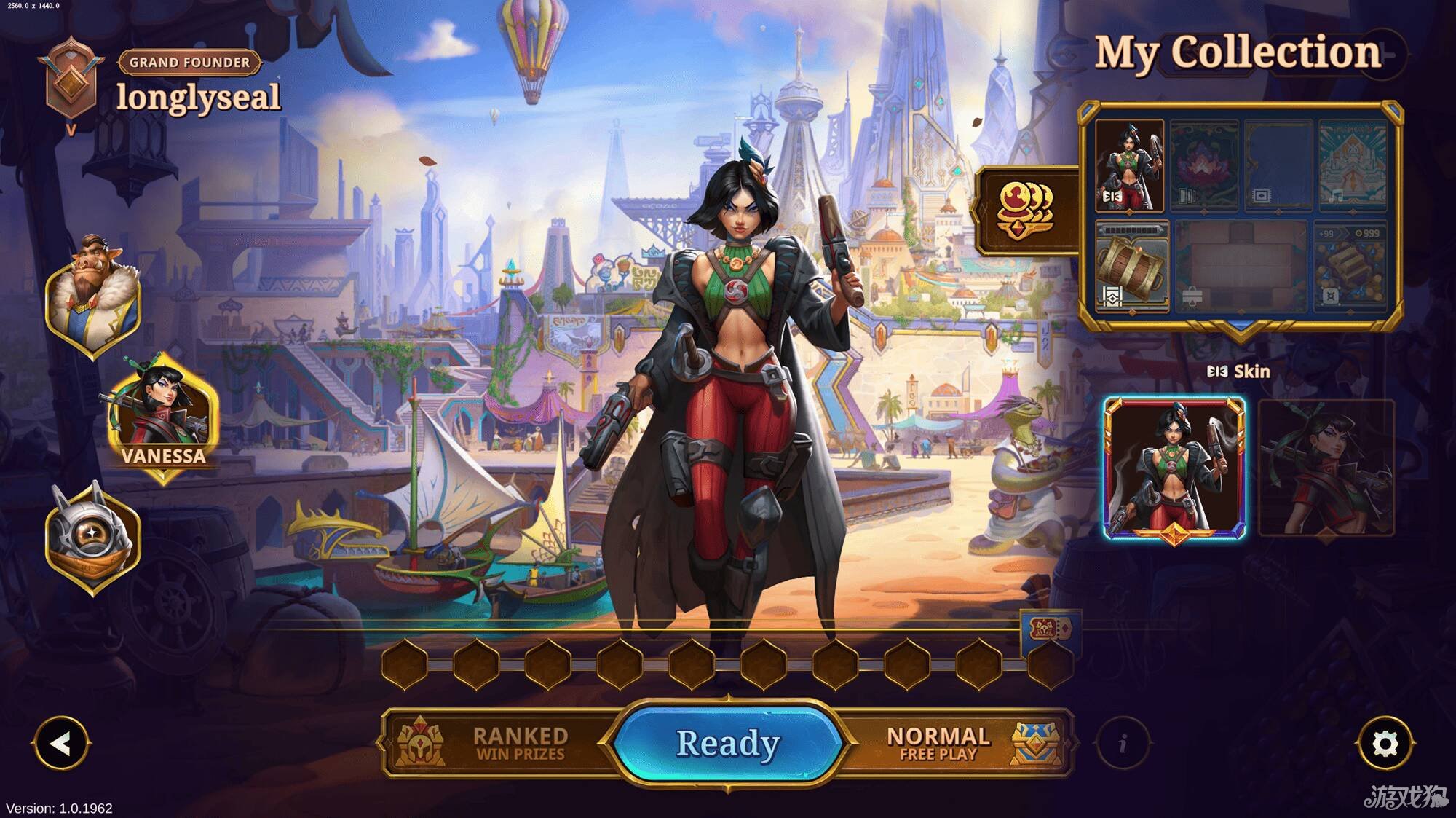Click the coin stack tab beside collection
This screenshot has height=818, width=1456.
pos(1026,210)
